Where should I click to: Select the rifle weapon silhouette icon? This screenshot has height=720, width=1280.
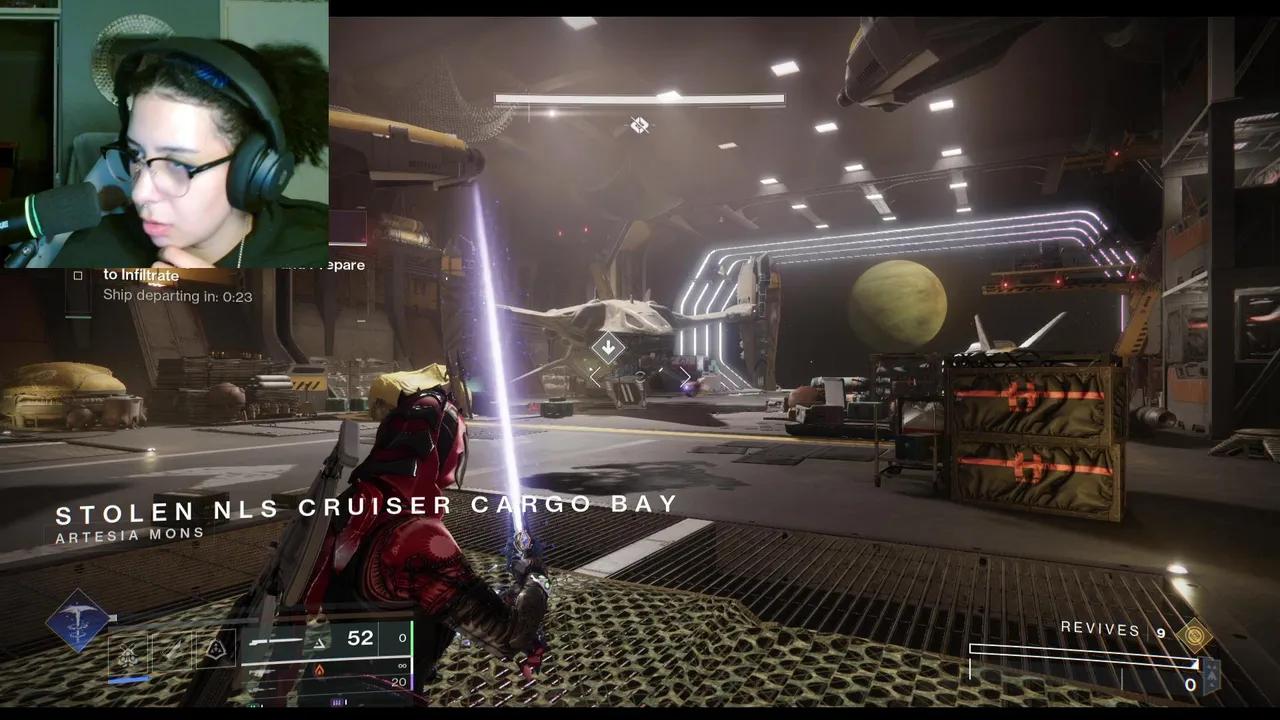(x=277, y=640)
